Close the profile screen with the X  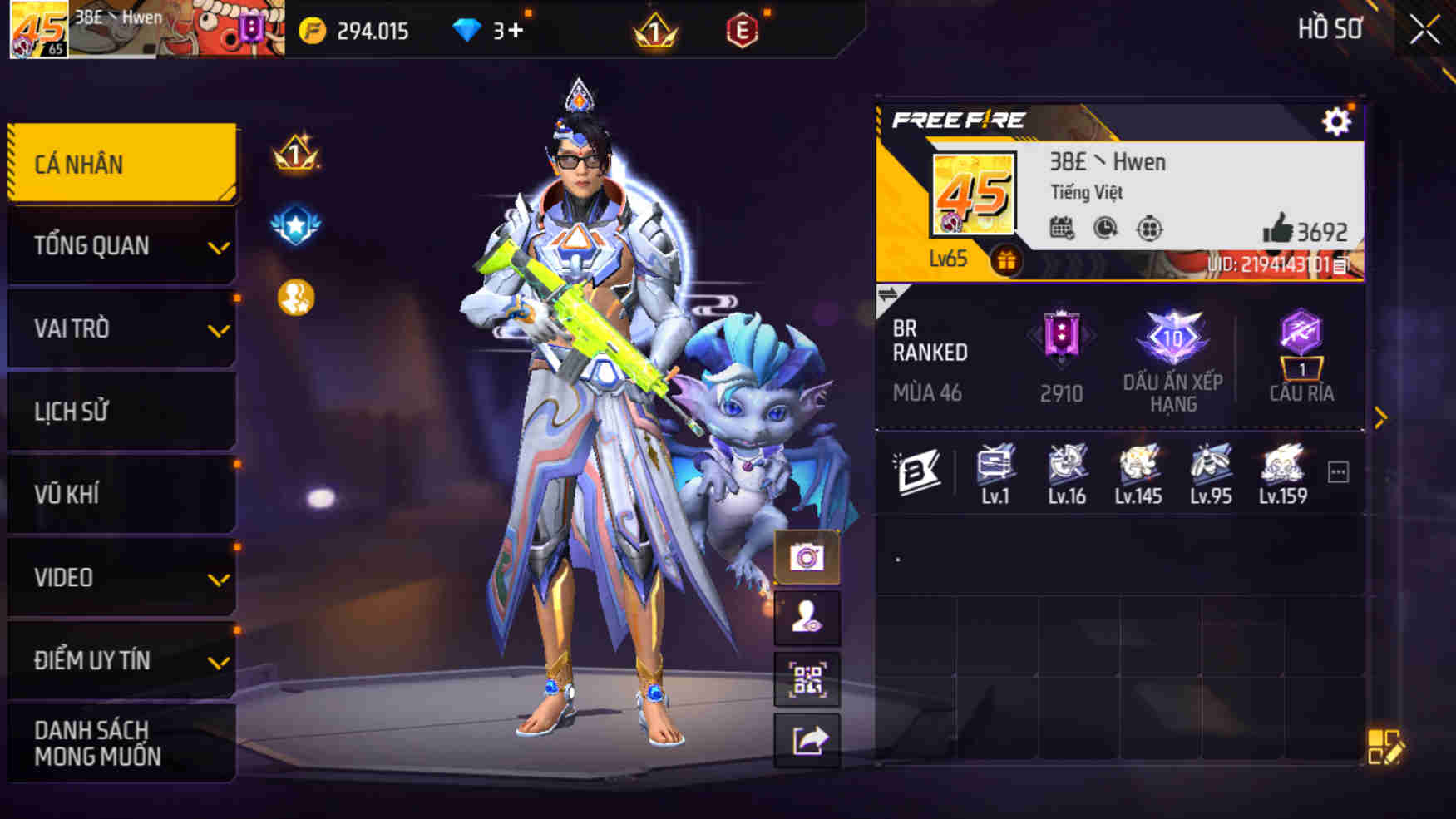point(1424,31)
